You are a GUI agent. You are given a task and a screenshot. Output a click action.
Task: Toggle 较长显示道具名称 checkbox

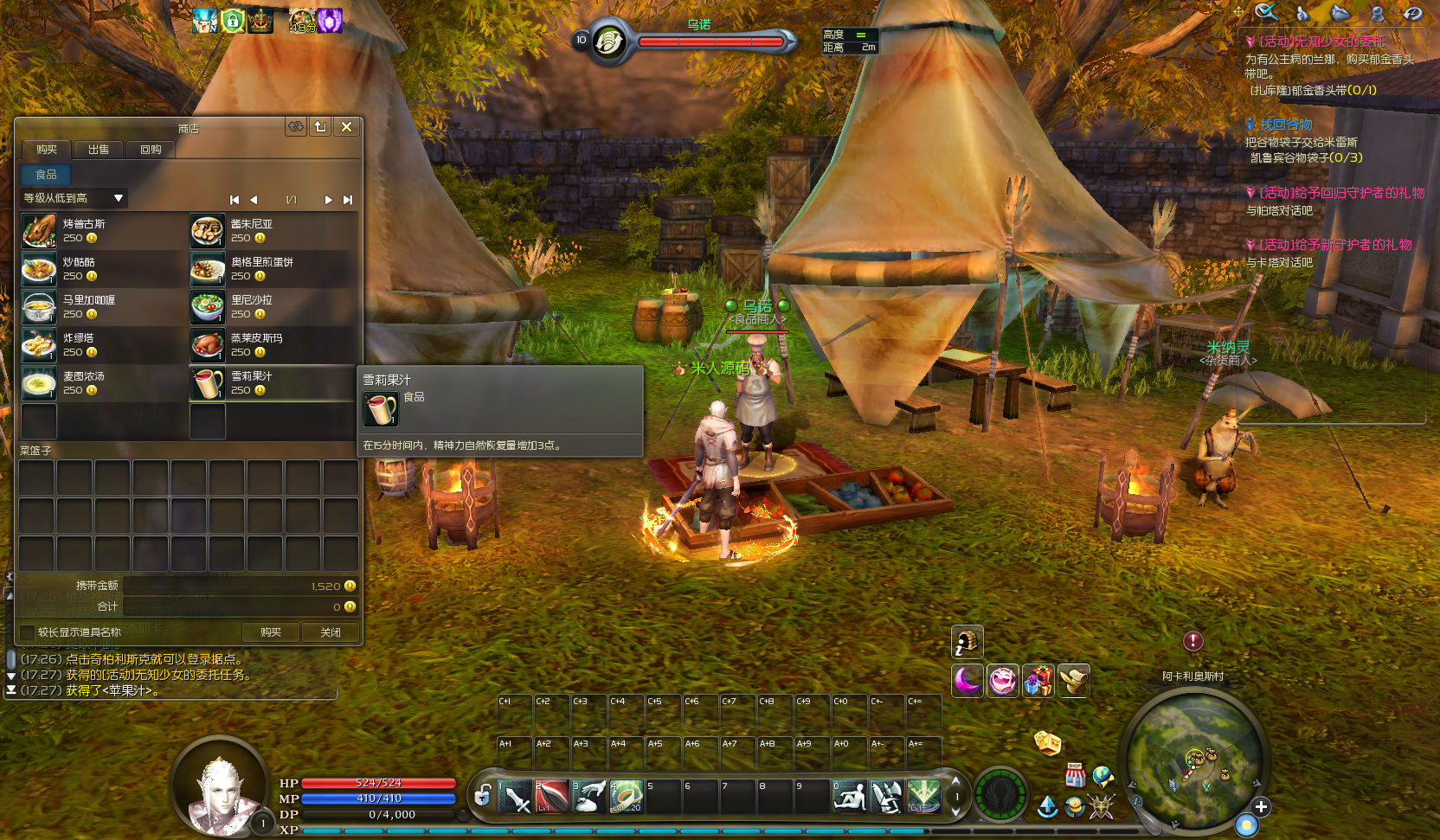28,632
